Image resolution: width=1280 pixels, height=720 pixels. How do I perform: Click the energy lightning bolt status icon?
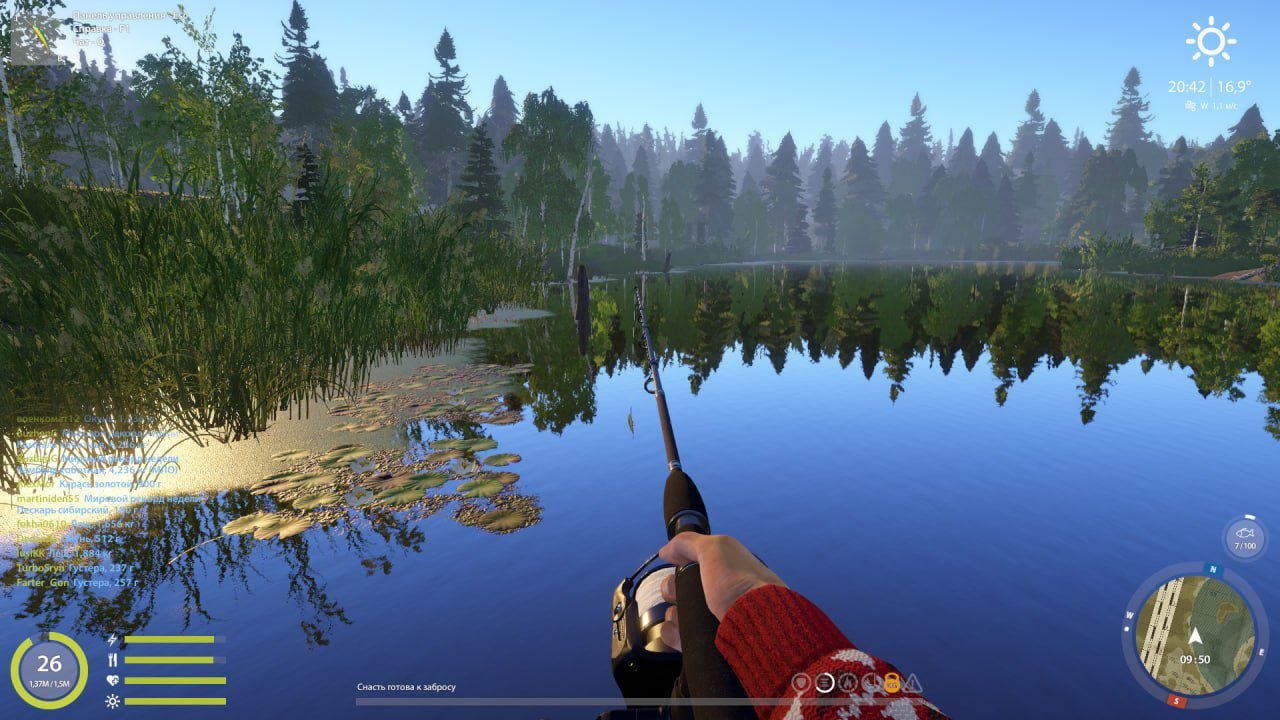112,640
